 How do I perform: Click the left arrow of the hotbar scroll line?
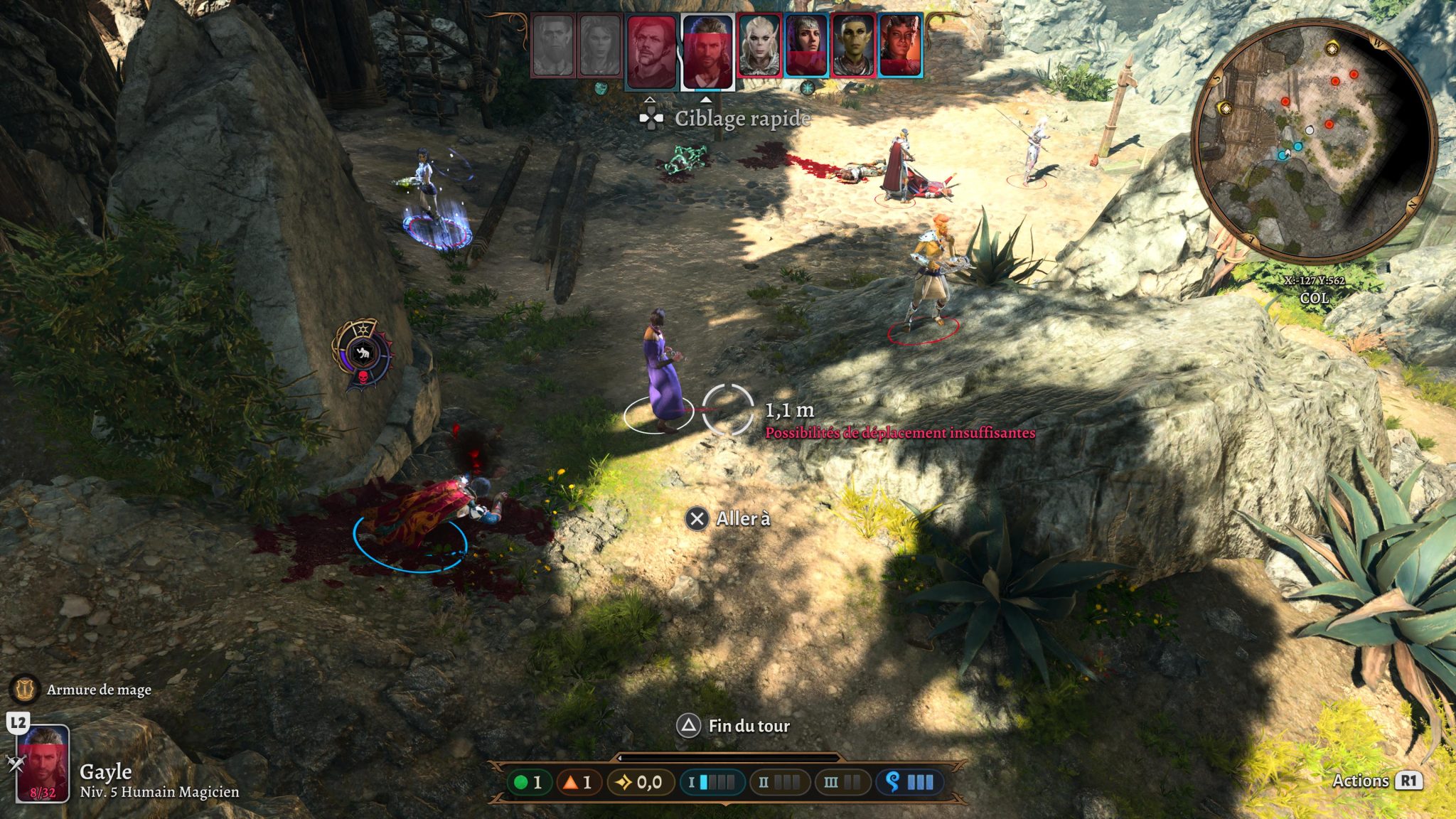pyautogui.click(x=620, y=757)
